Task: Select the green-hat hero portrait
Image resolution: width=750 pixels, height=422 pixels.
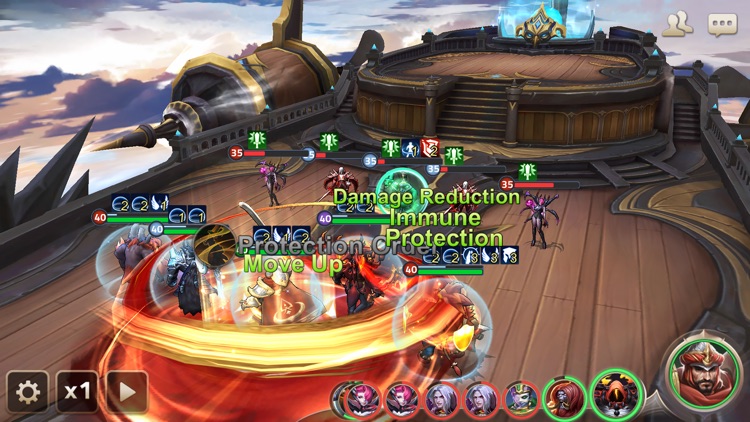Action: click(521, 400)
